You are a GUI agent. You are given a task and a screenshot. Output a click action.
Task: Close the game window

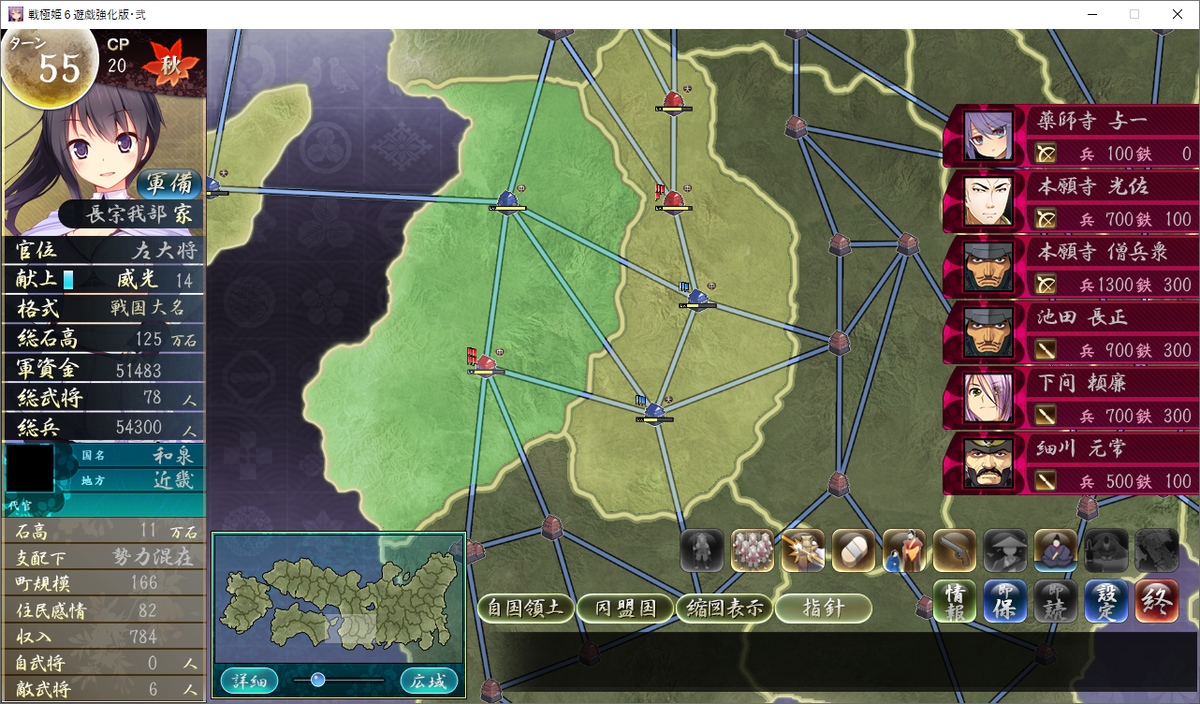click(1176, 14)
